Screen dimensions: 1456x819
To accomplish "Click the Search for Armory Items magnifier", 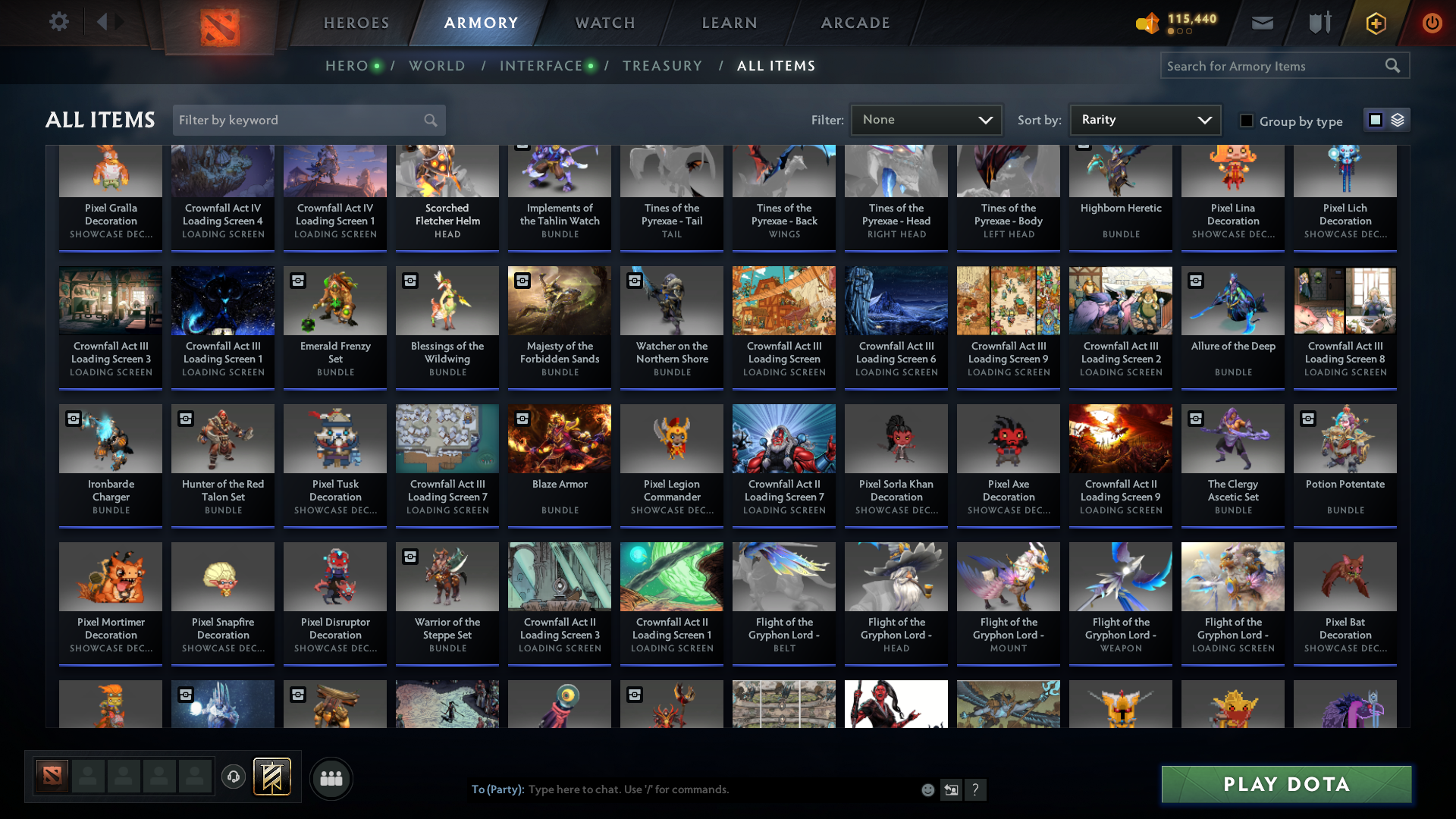I will (1394, 65).
